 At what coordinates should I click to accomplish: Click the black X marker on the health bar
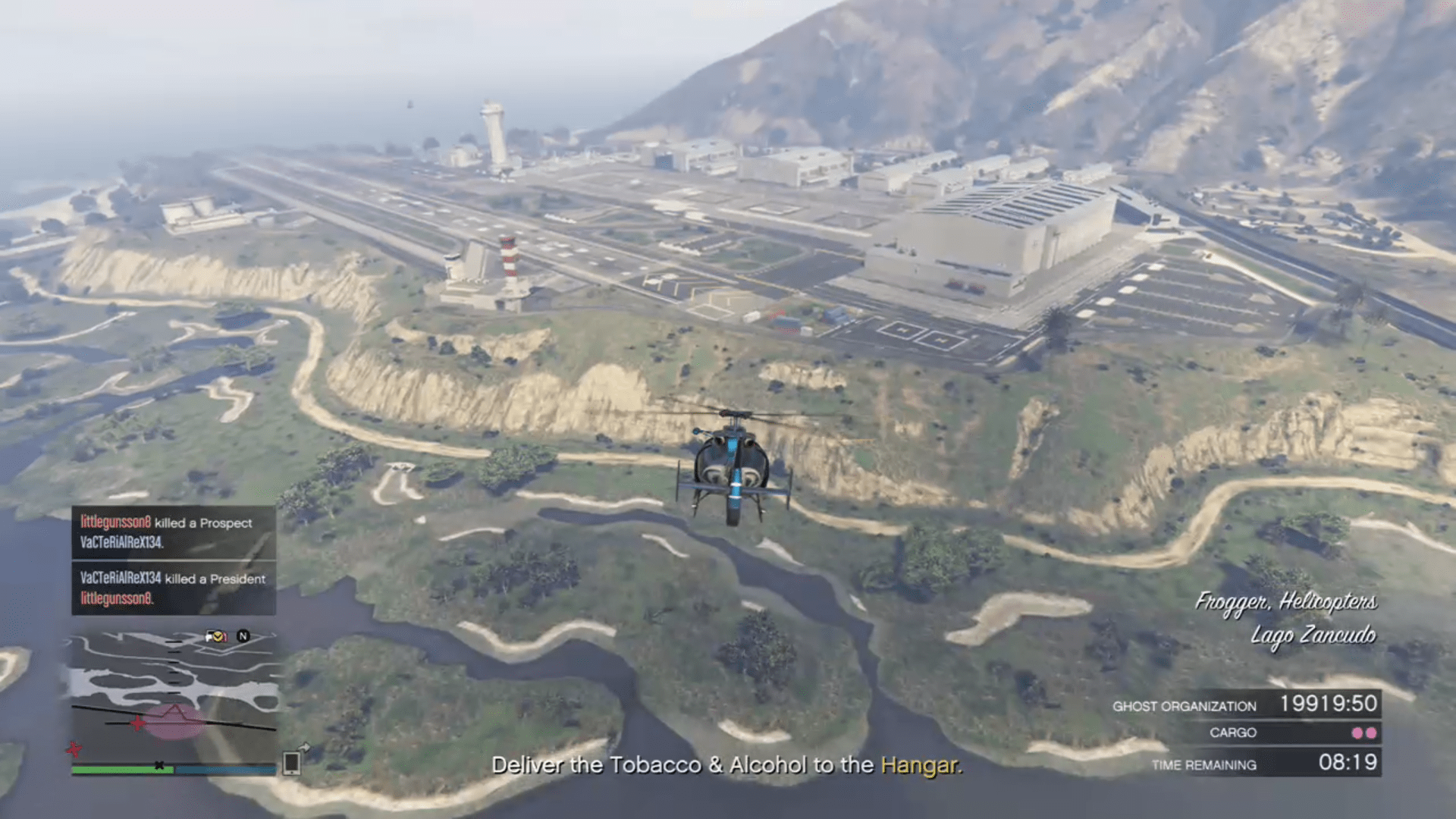(x=159, y=764)
